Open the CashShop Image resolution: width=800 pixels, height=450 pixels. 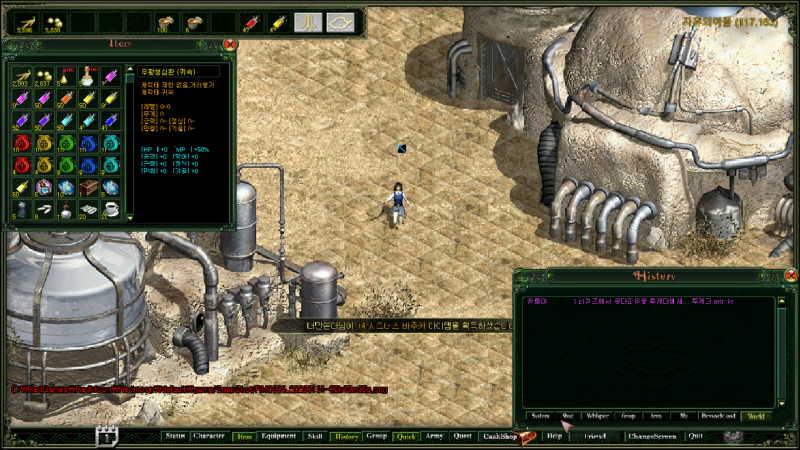click(500, 436)
